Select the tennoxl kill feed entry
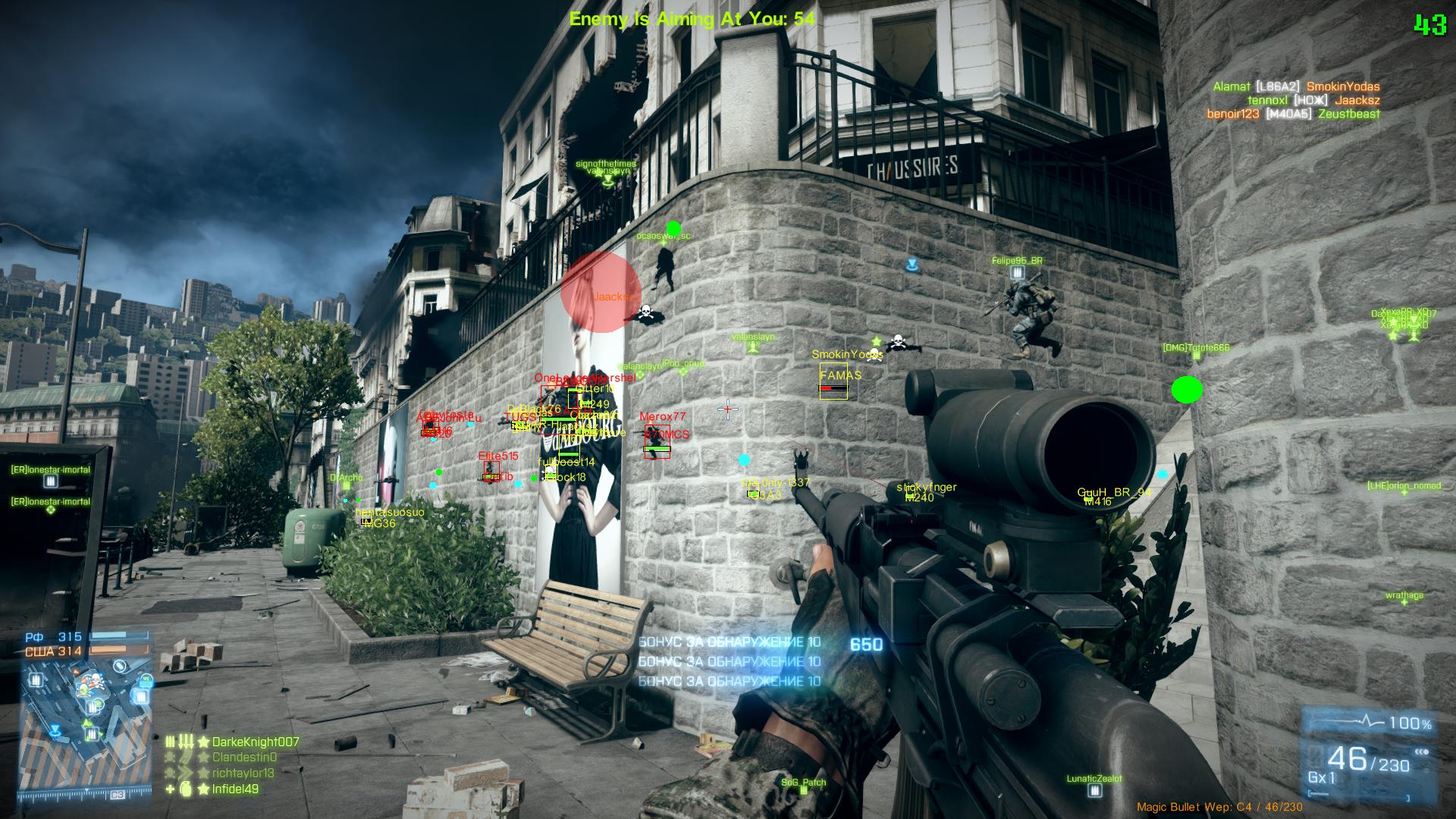The width and height of the screenshot is (1456, 819). coord(1313,100)
